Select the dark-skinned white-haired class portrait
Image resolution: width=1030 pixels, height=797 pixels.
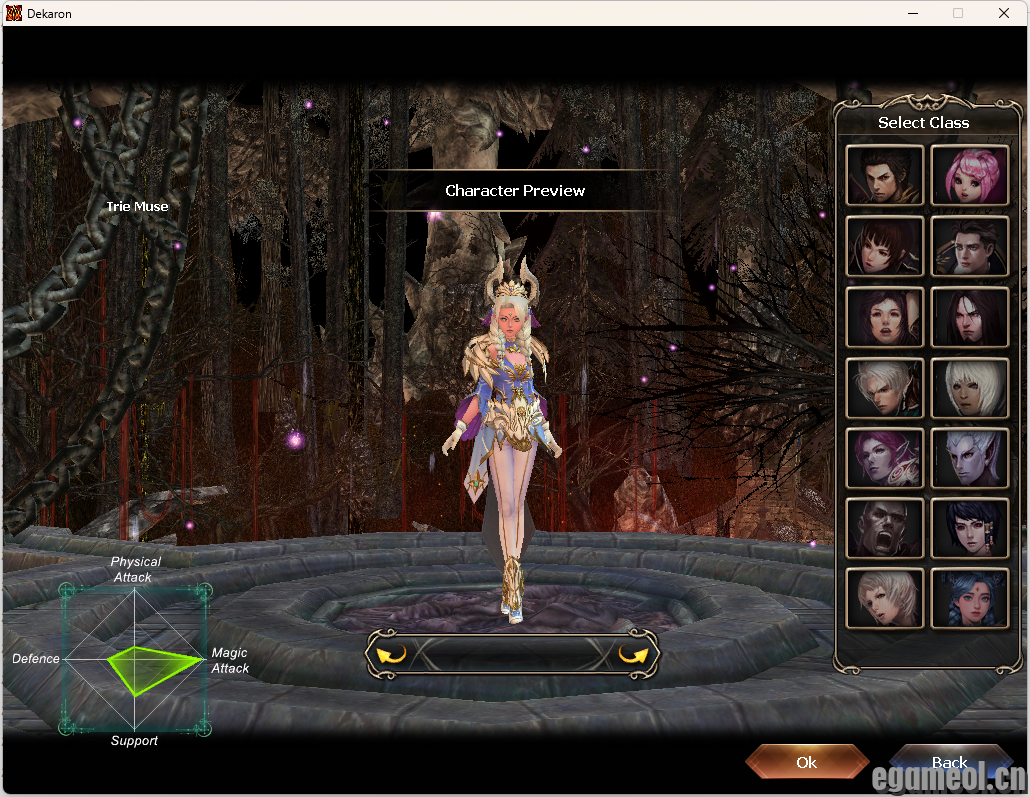[x=969, y=387]
